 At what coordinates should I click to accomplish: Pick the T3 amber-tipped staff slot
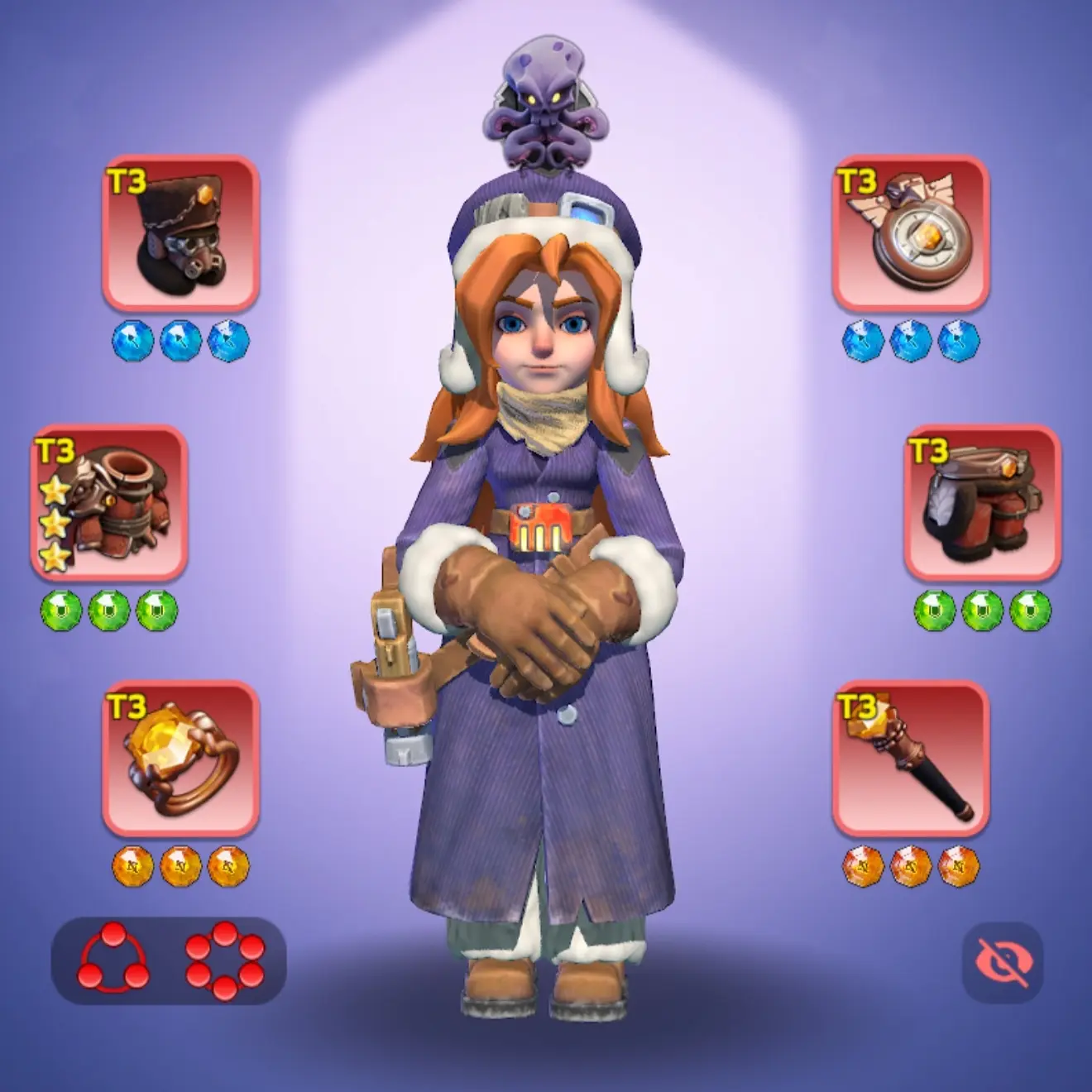910,759
